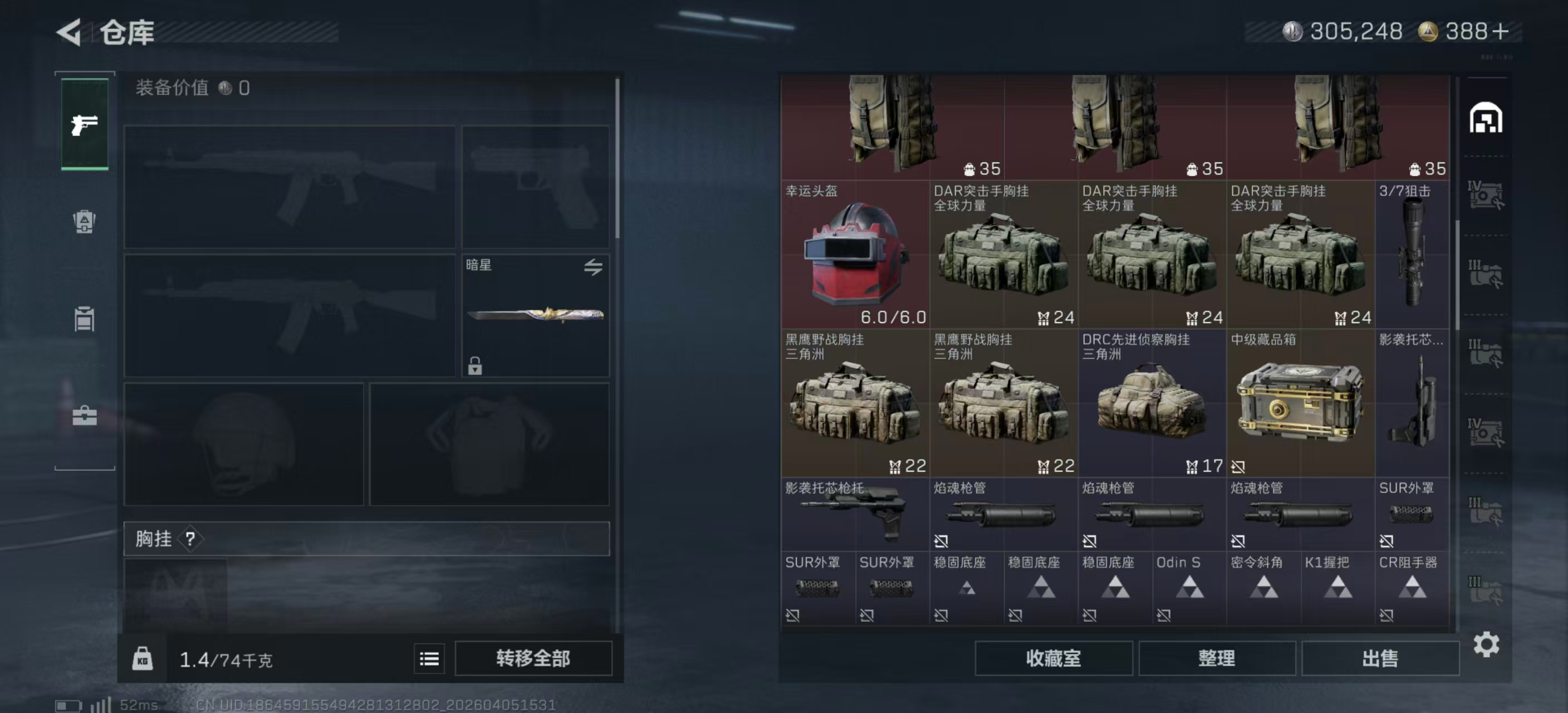This screenshot has height=713, width=1568.
Task: Select the weapons category in the left sidebar
Action: click(x=85, y=125)
